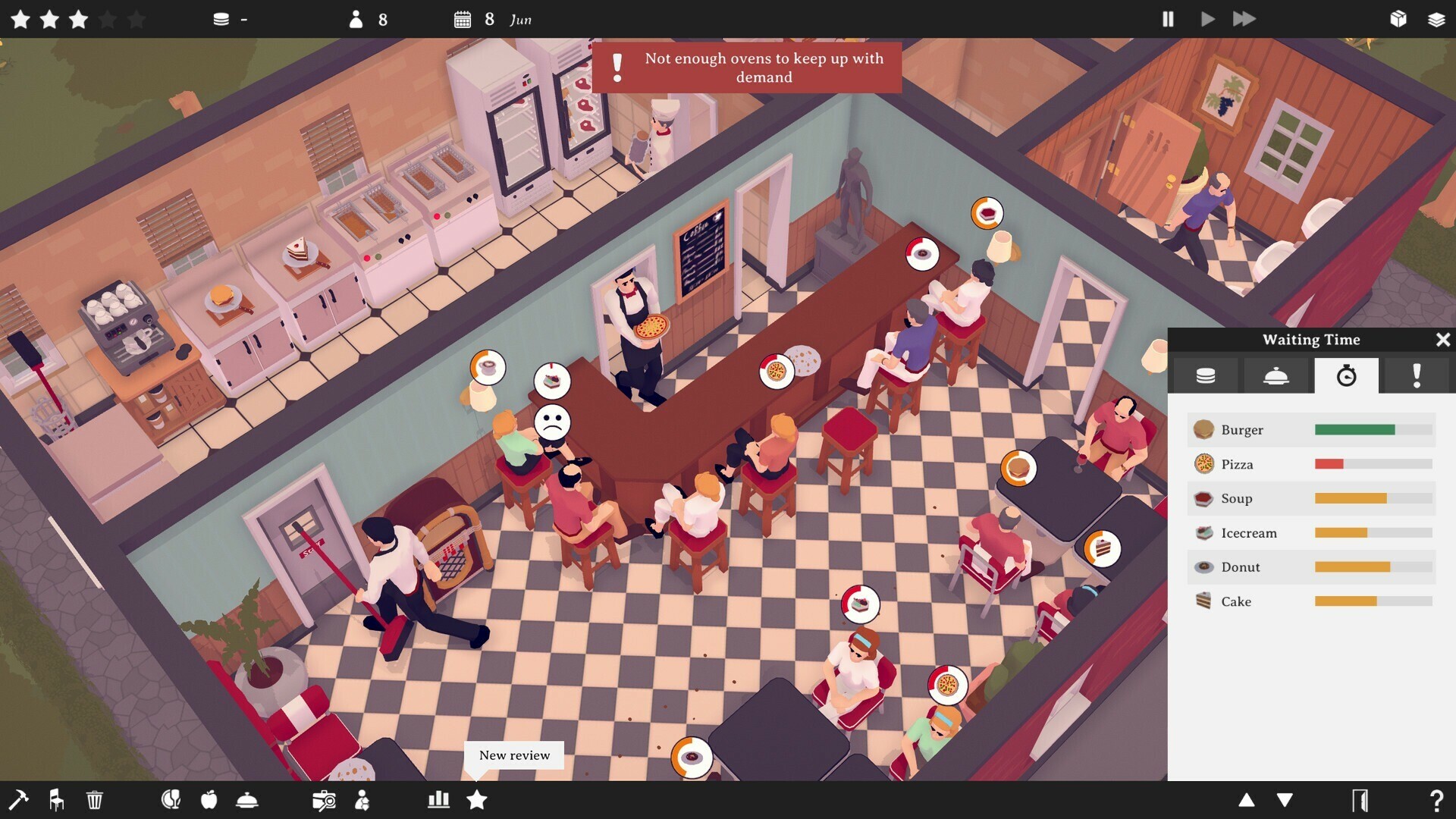The height and width of the screenshot is (819, 1456).
Task: Switch to the served dishes cloche tab
Action: [x=1277, y=375]
